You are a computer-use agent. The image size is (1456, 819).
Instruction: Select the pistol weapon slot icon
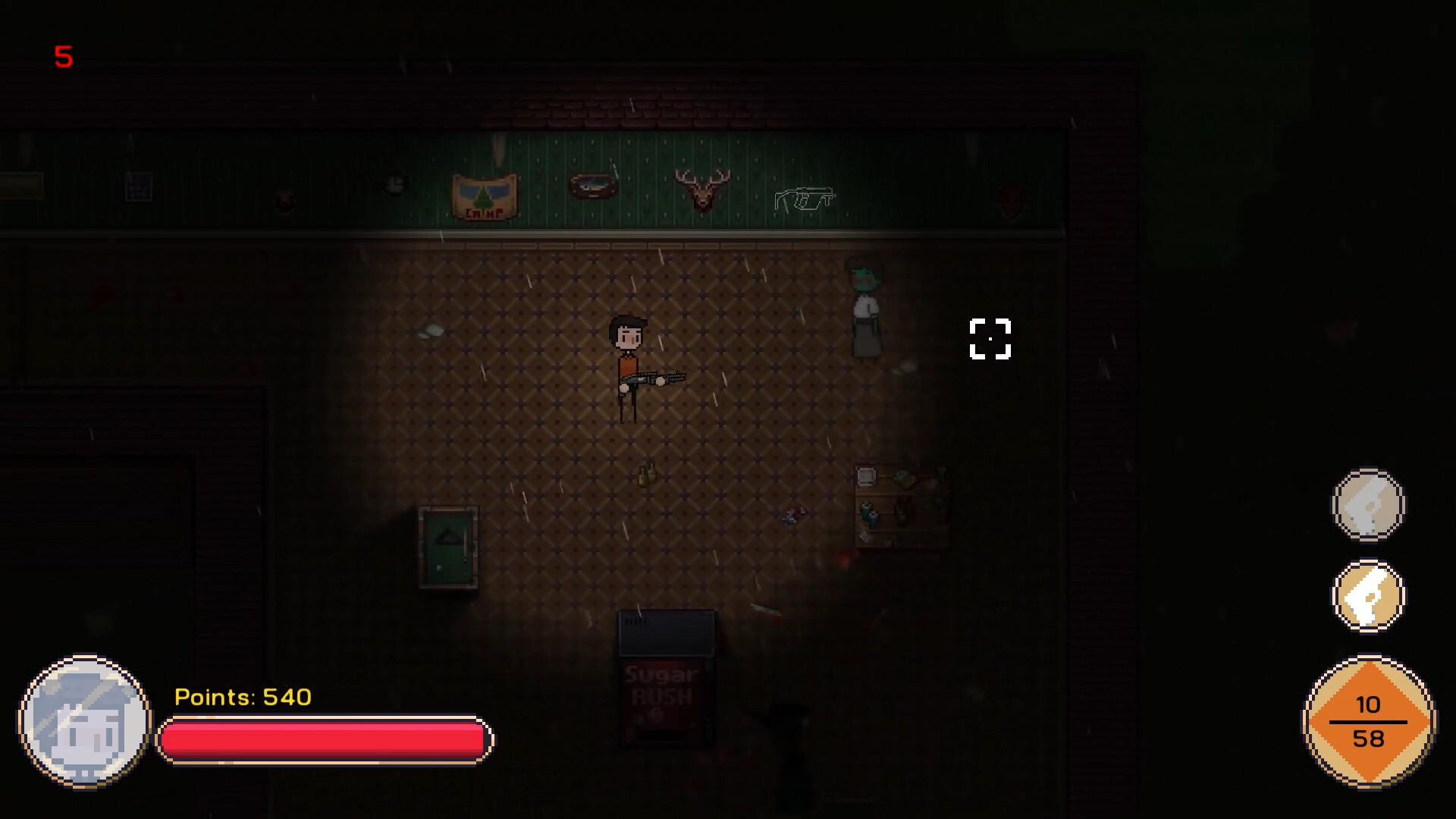coord(1368,595)
